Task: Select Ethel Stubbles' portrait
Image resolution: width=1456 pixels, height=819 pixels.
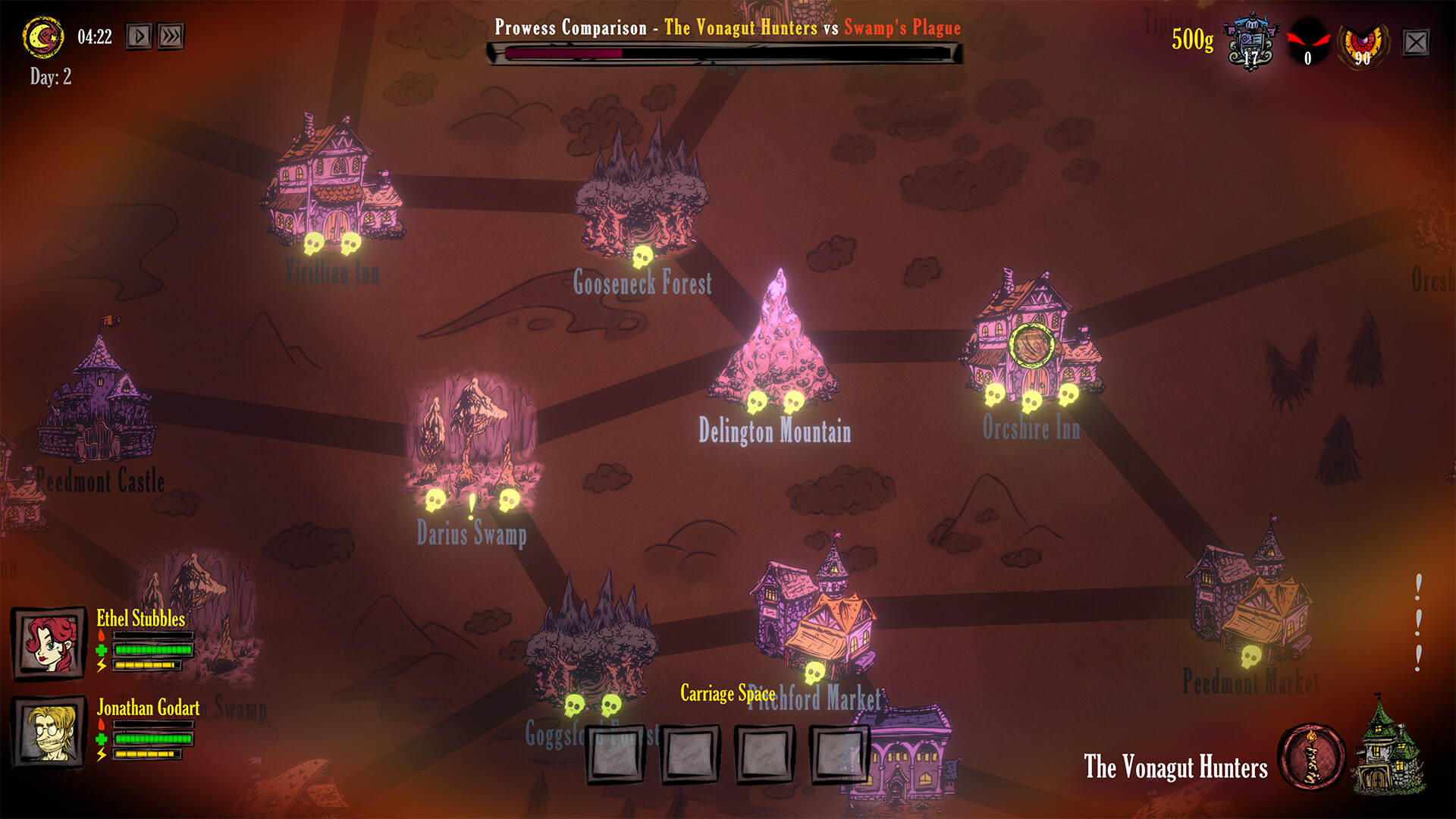Action: (49, 644)
